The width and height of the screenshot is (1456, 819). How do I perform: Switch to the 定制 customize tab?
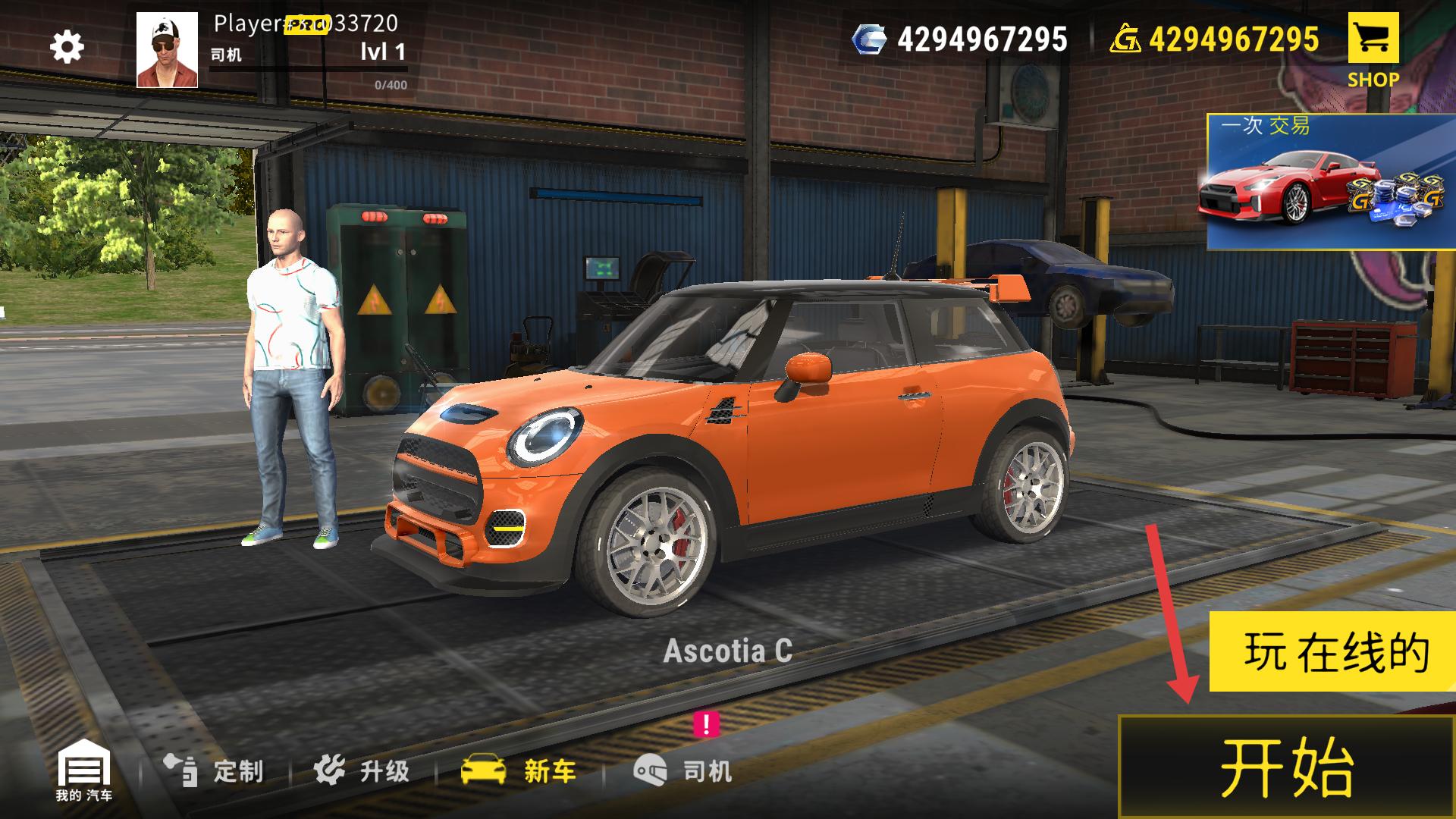pos(215,771)
